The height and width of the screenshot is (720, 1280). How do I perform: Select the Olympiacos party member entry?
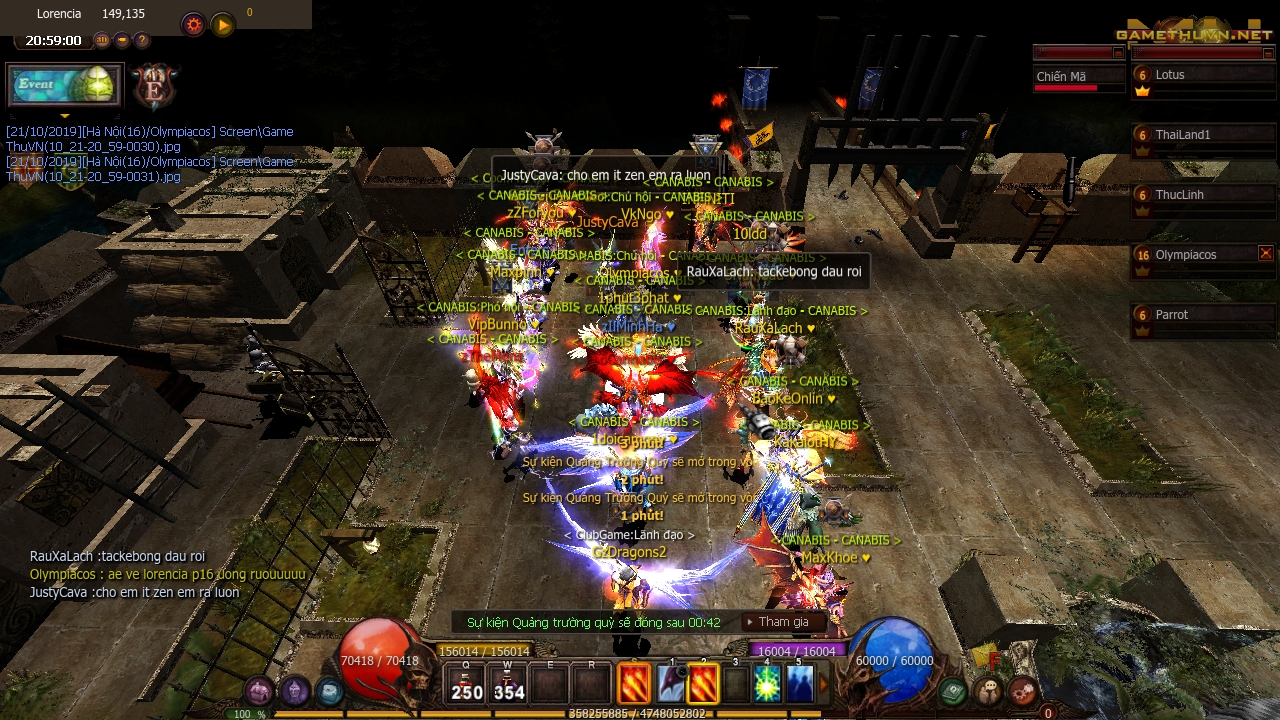[x=1185, y=254]
